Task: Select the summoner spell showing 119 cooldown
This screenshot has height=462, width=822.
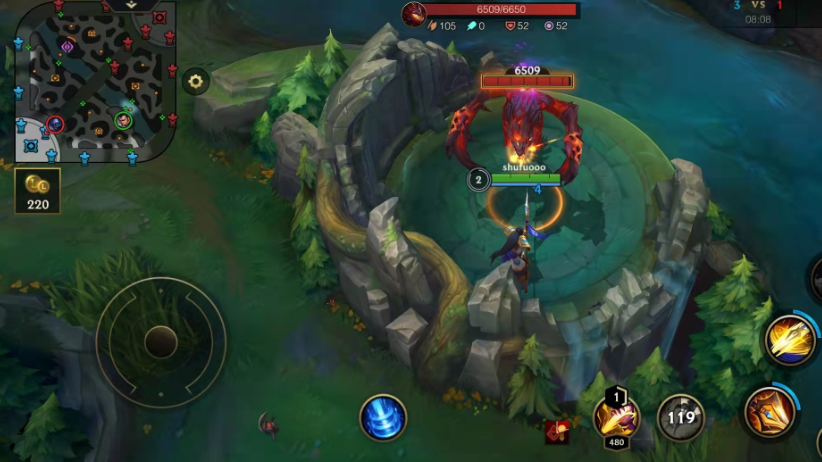Action: 681,417
